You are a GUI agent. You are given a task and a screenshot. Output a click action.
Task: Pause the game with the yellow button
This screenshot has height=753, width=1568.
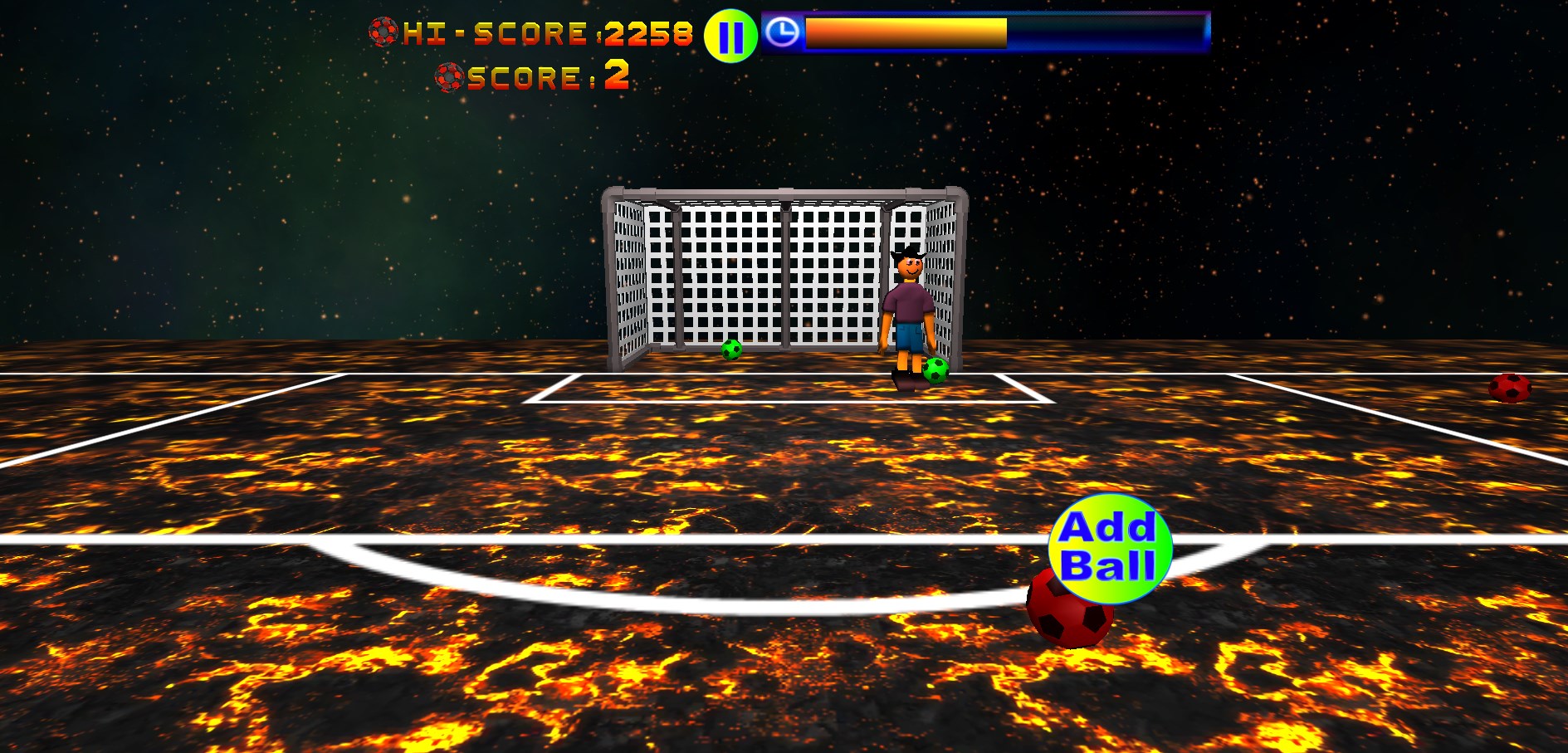point(730,37)
